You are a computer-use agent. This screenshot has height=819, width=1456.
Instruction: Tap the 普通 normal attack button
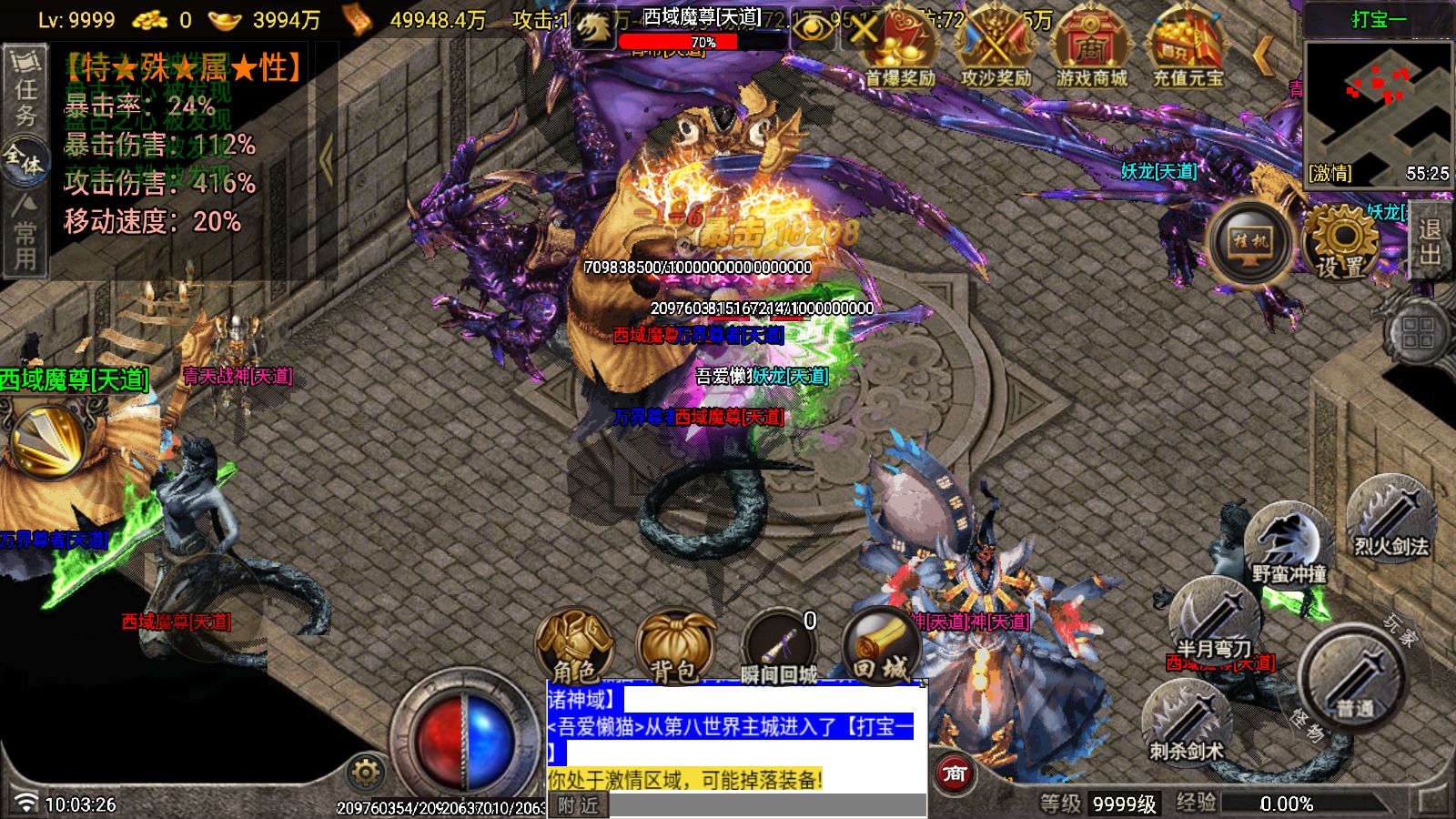click(x=1353, y=678)
